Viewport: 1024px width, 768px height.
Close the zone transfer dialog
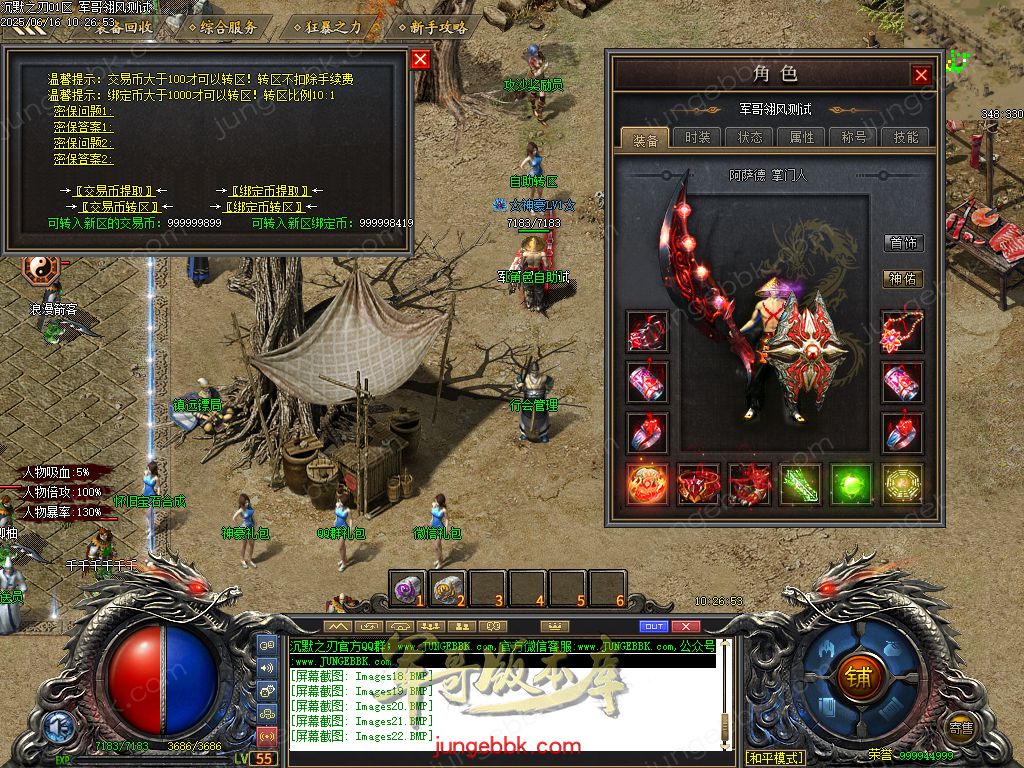click(420, 59)
